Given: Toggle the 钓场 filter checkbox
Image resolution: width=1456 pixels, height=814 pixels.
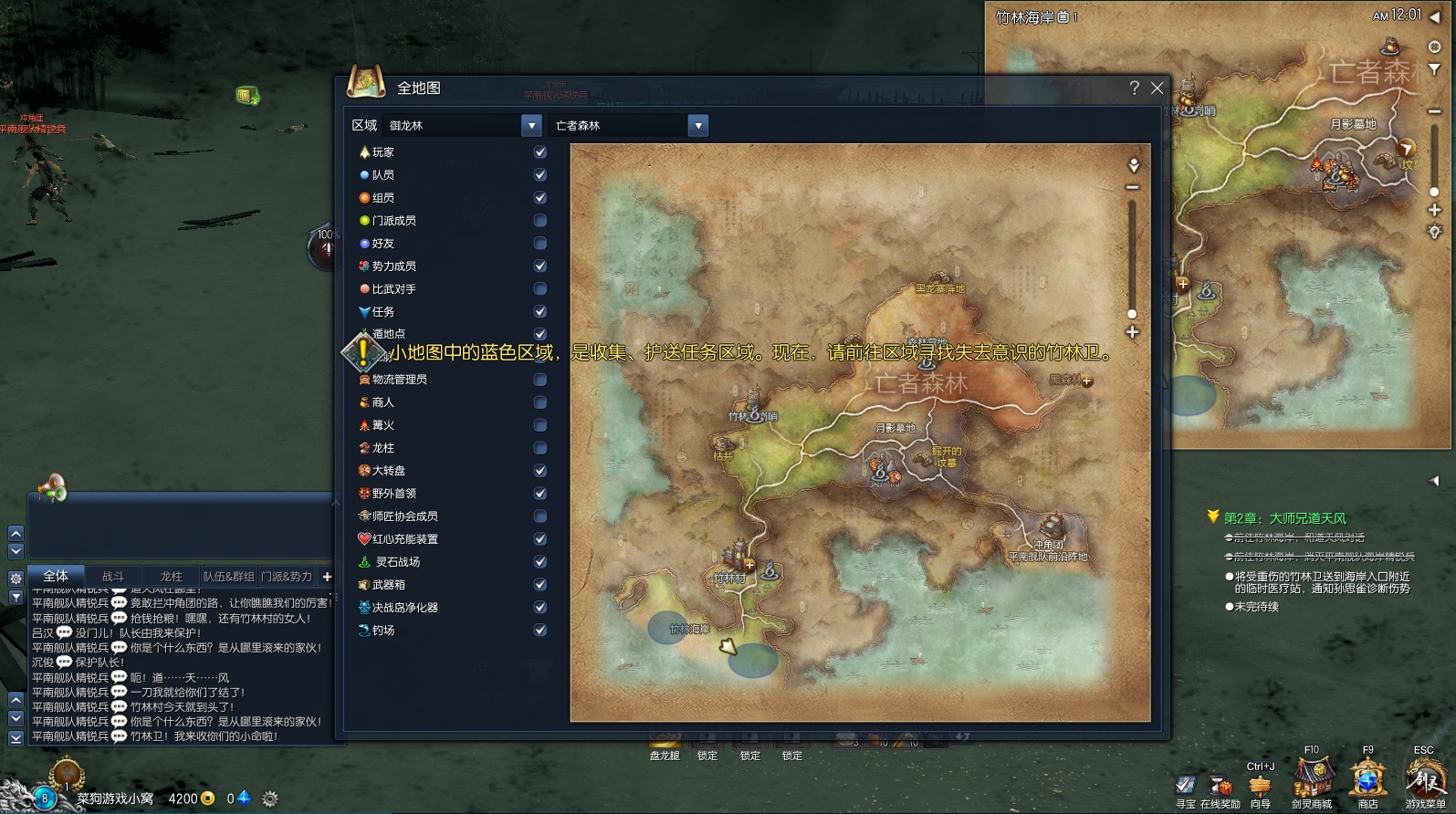Looking at the screenshot, I should click(540, 631).
